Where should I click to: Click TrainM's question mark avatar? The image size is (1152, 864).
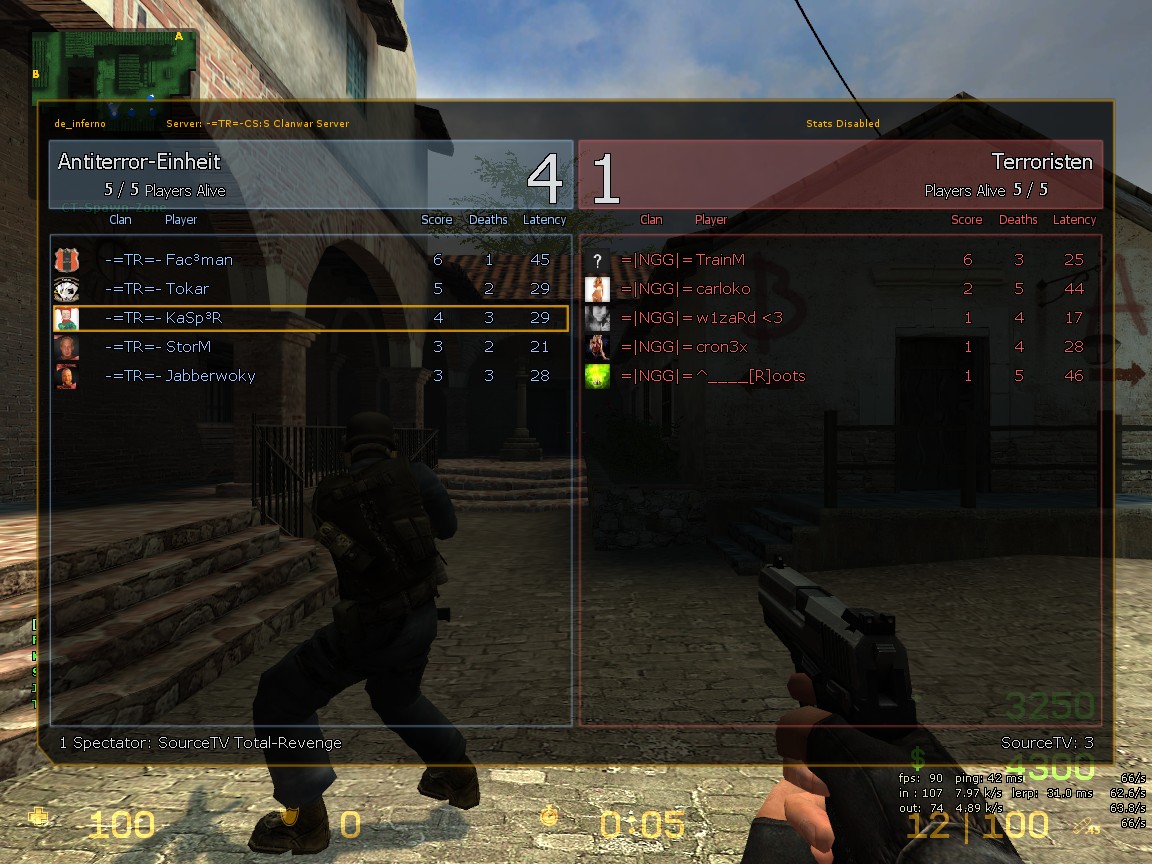(597, 260)
